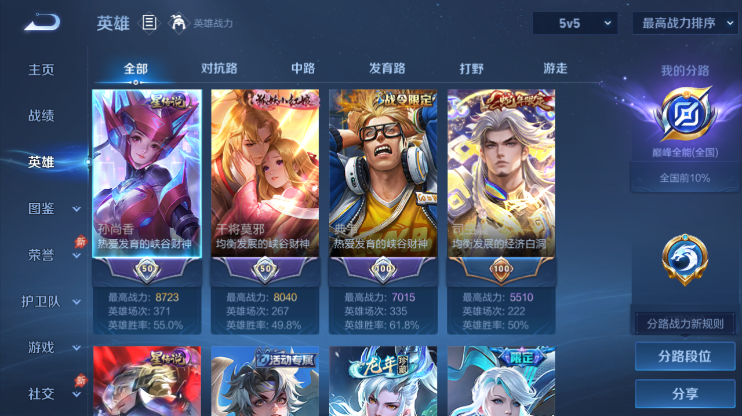
Task: Select the 孙尚香 hero card
Action: coord(147,175)
